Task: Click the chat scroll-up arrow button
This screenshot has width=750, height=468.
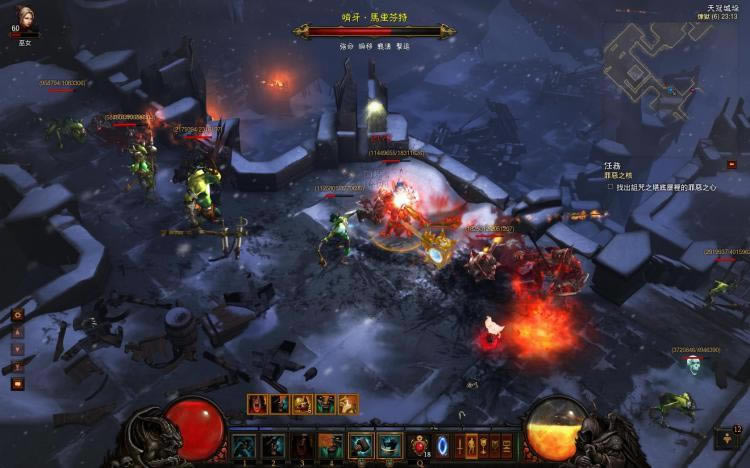Action: click(x=17, y=332)
